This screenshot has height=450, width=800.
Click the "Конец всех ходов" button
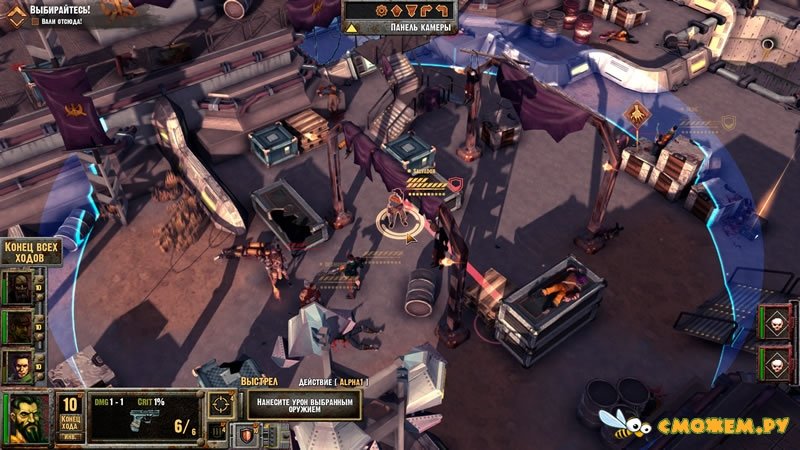point(32,250)
